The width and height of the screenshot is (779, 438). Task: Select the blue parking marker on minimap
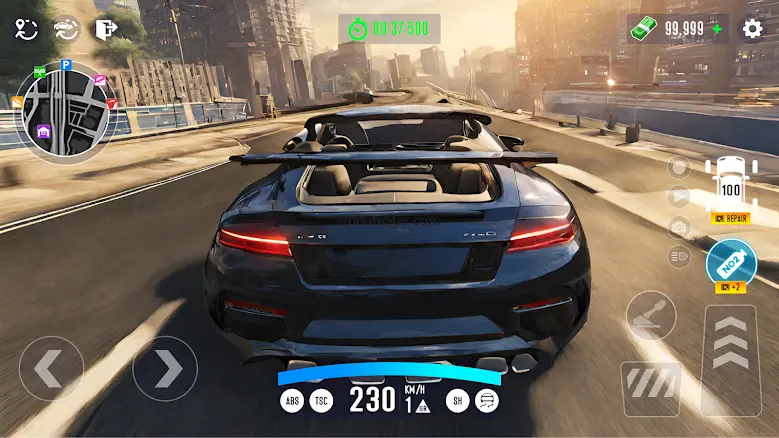click(x=67, y=65)
